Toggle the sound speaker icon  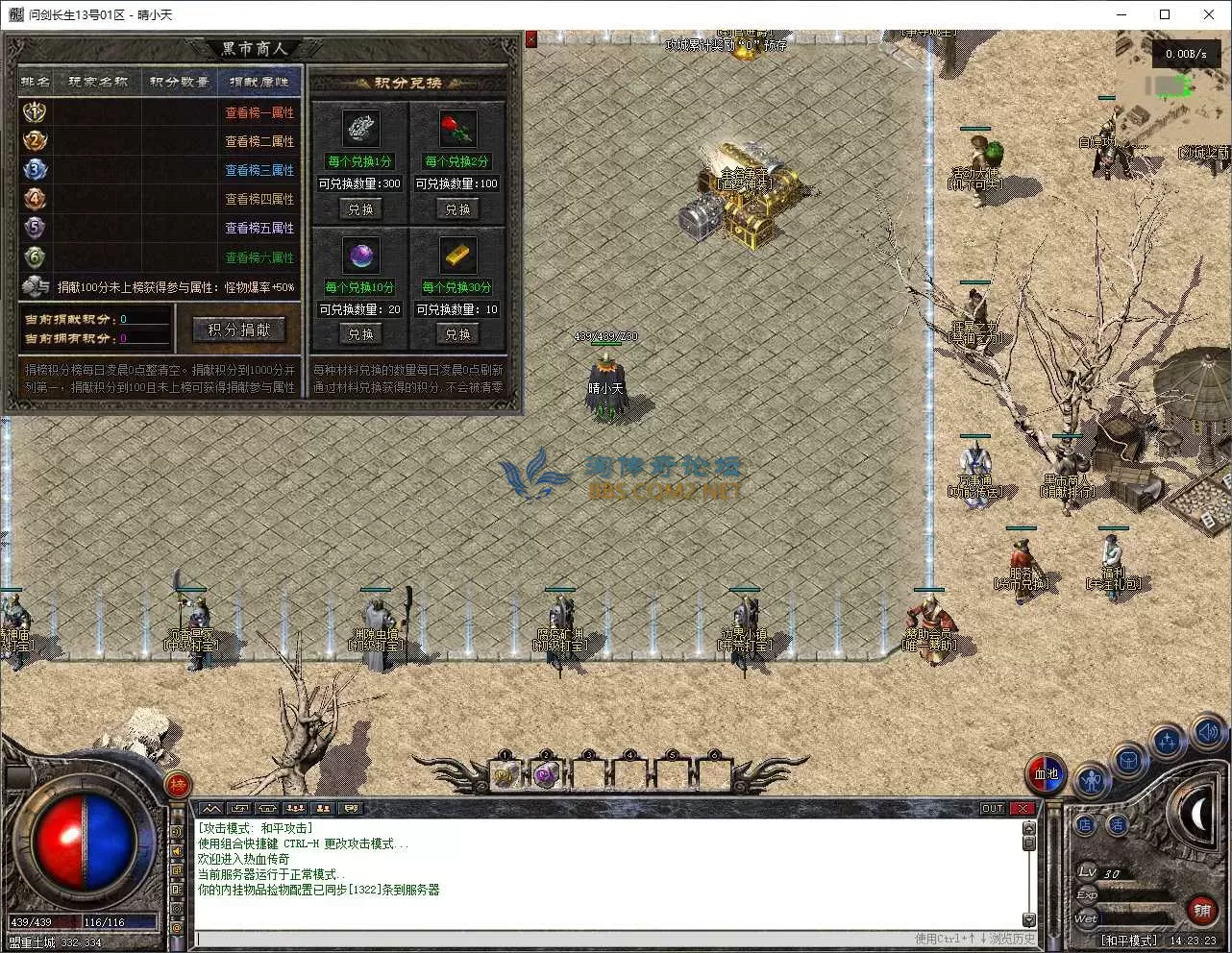1208,733
